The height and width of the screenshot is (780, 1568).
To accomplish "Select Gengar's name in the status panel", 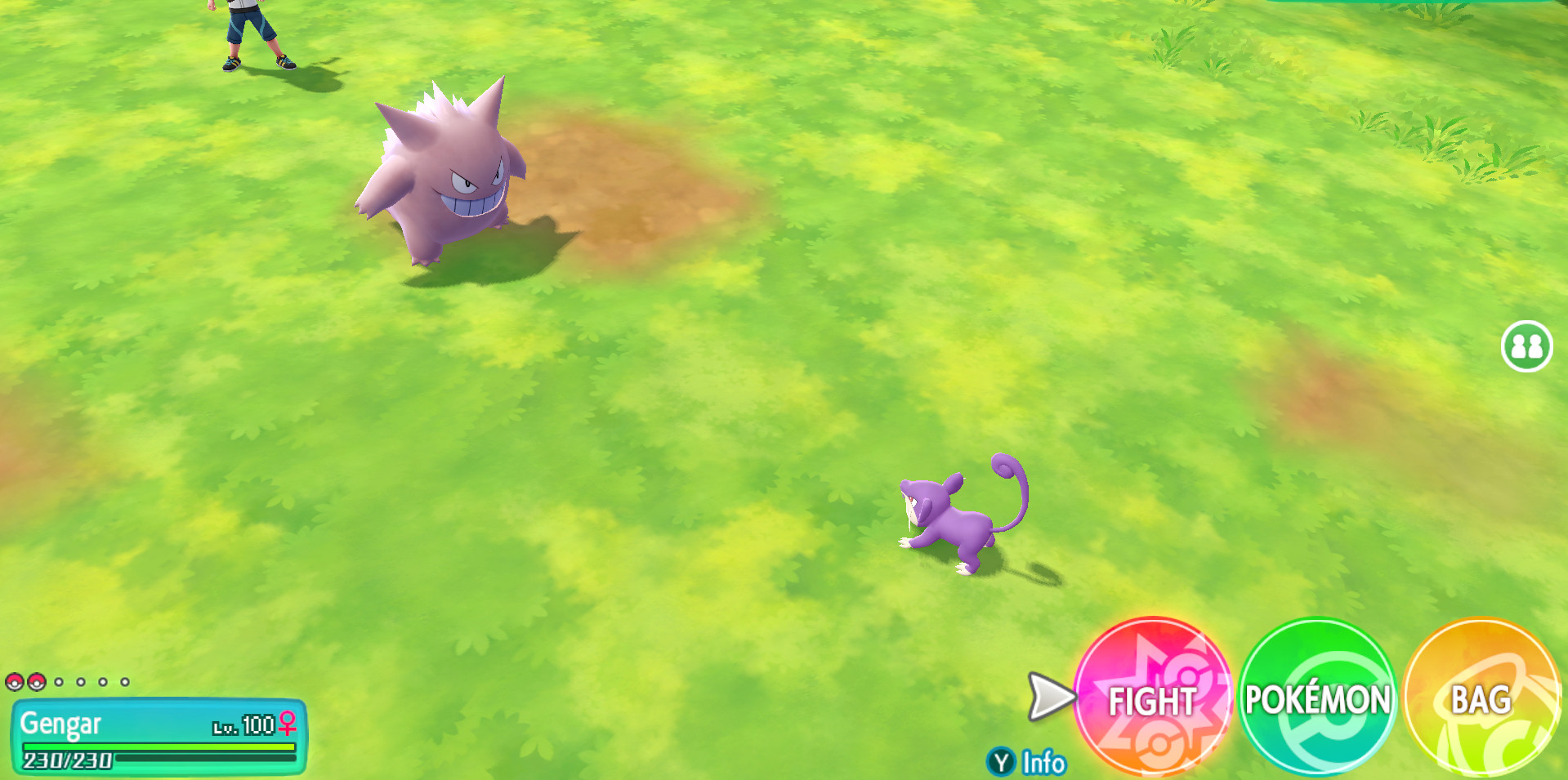I will click(x=61, y=724).
